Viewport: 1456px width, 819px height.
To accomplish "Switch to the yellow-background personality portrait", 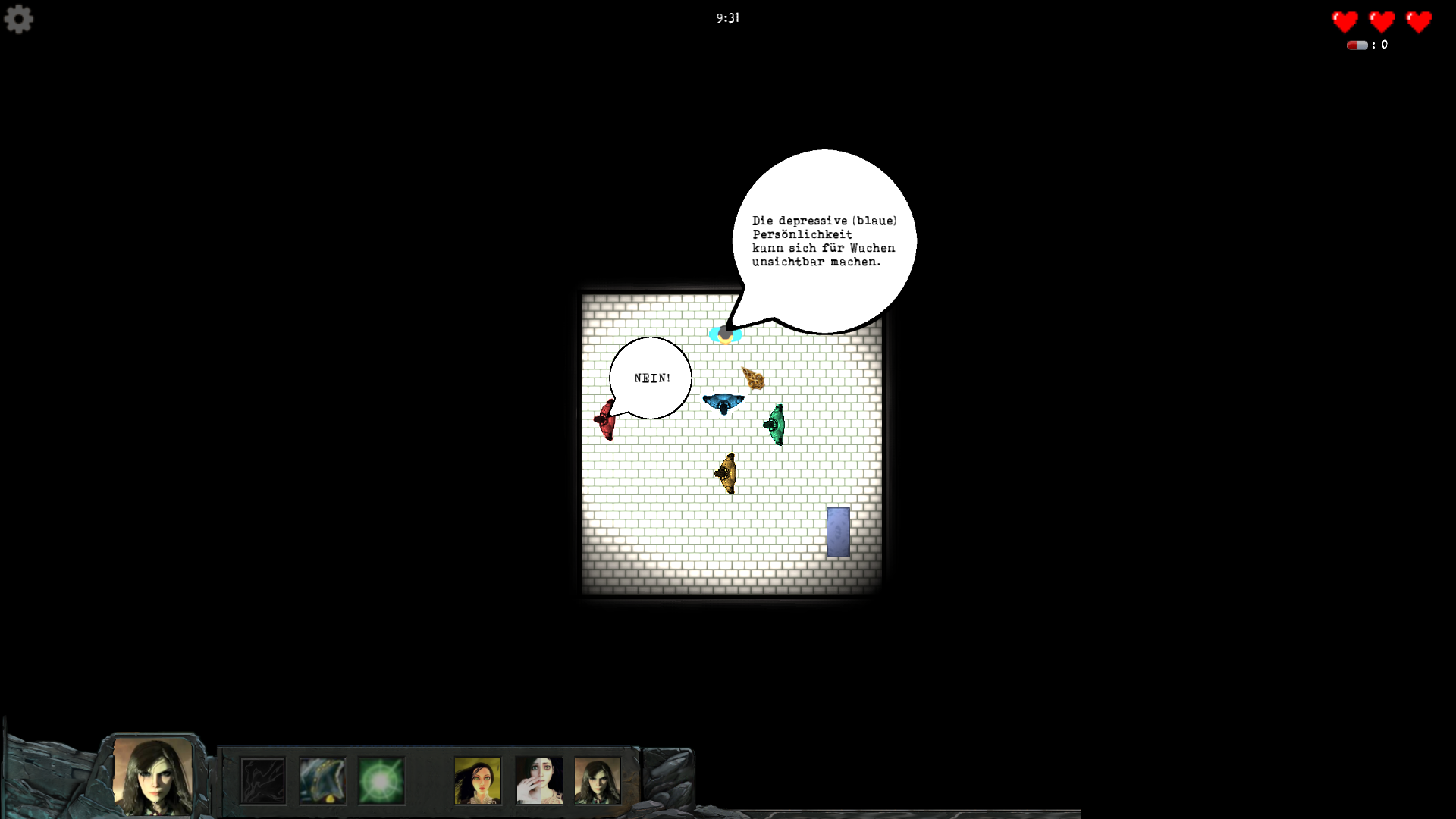I will click(478, 780).
